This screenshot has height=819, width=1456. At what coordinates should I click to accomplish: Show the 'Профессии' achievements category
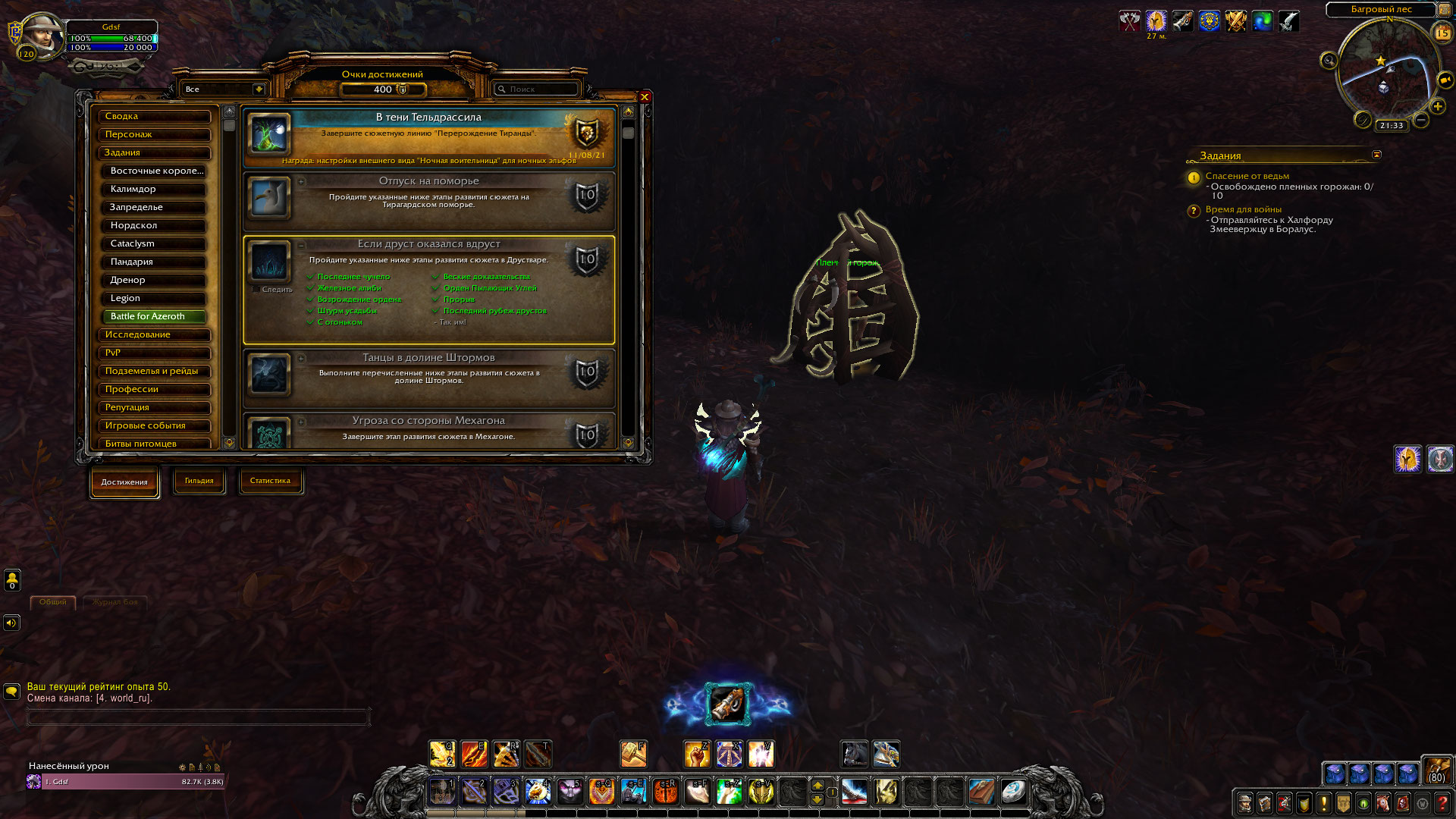[x=155, y=390]
